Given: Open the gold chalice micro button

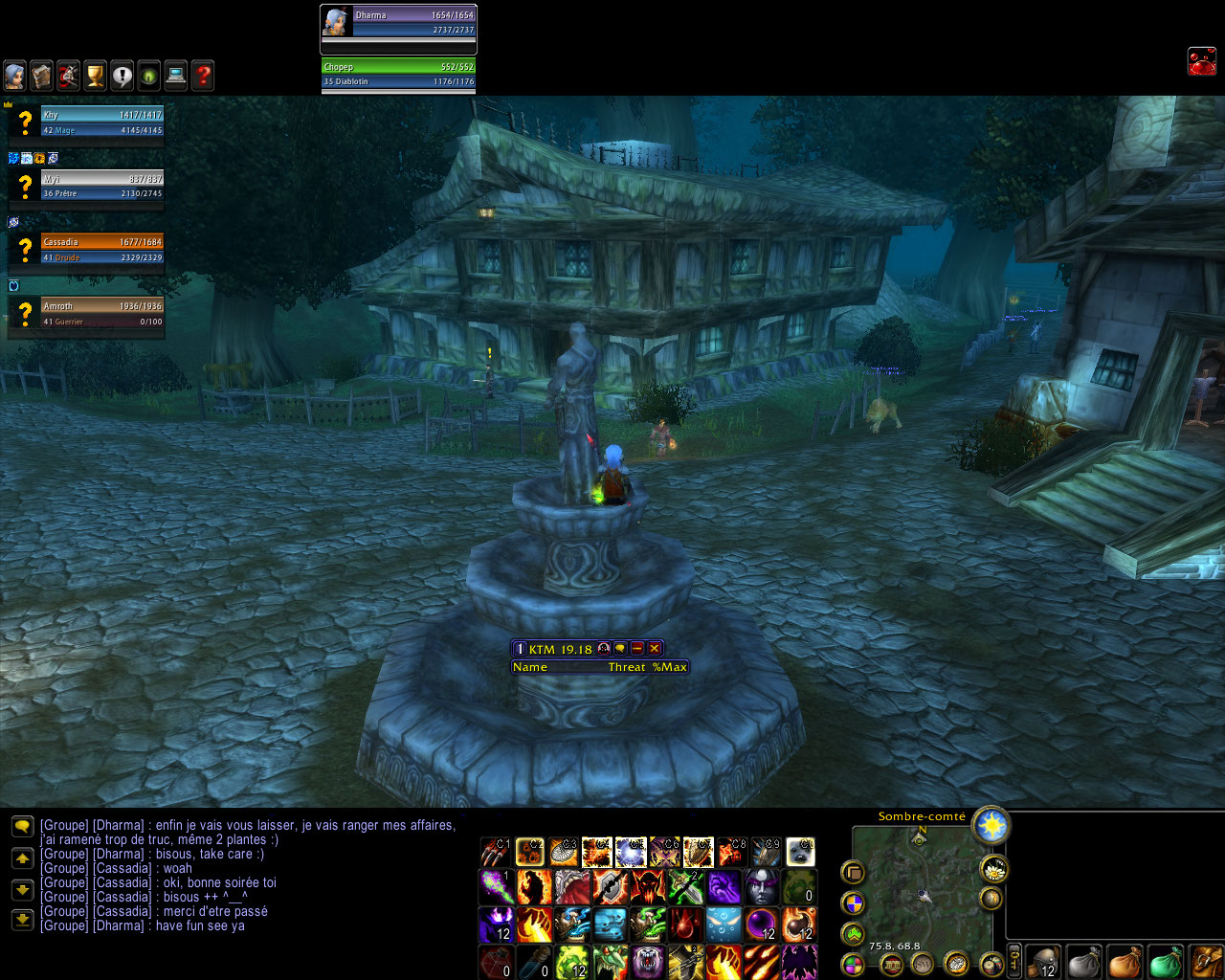Looking at the screenshot, I should 95,76.
